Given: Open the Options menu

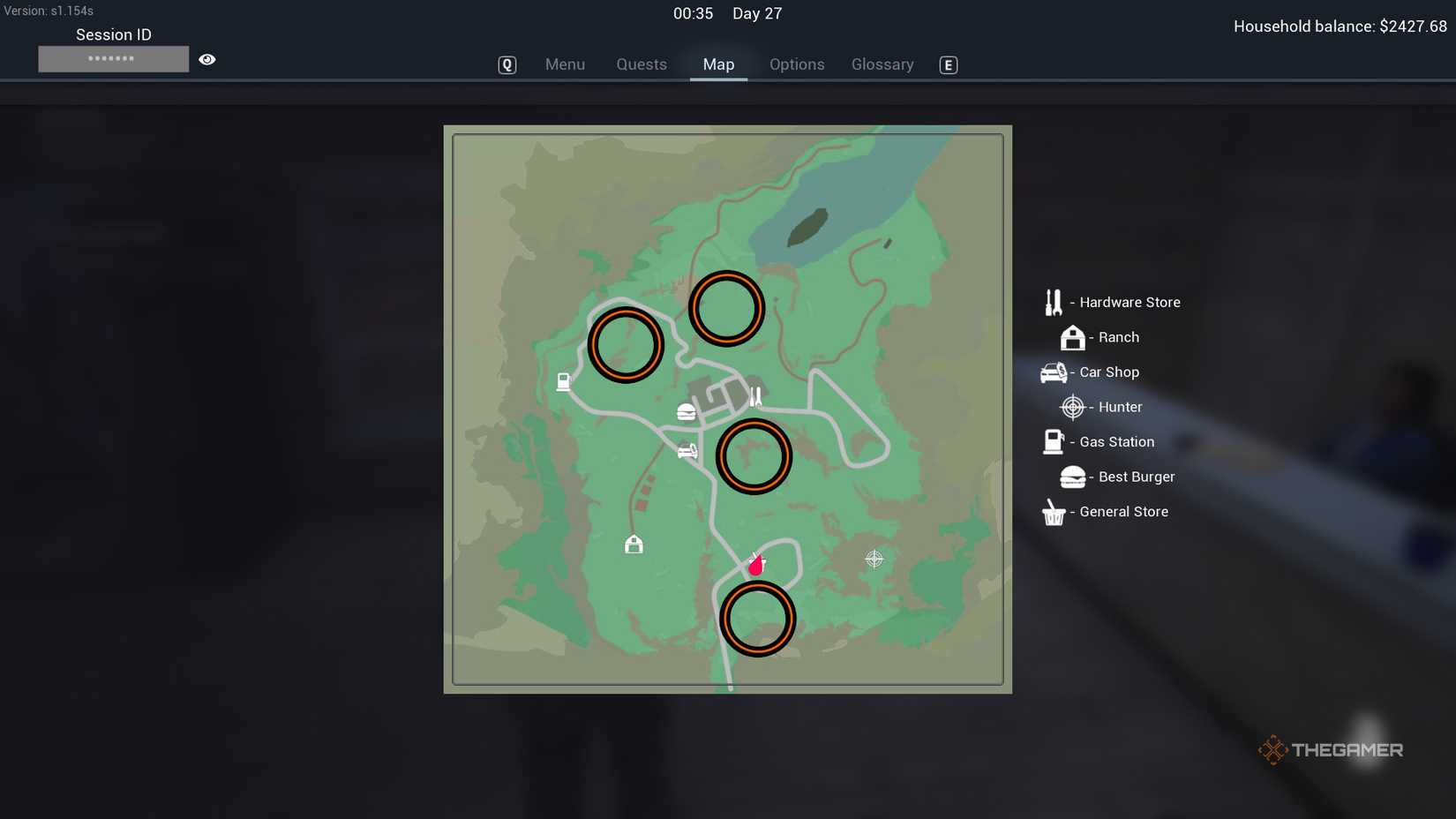Looking at the screenshot, I should tap(797, 64).
